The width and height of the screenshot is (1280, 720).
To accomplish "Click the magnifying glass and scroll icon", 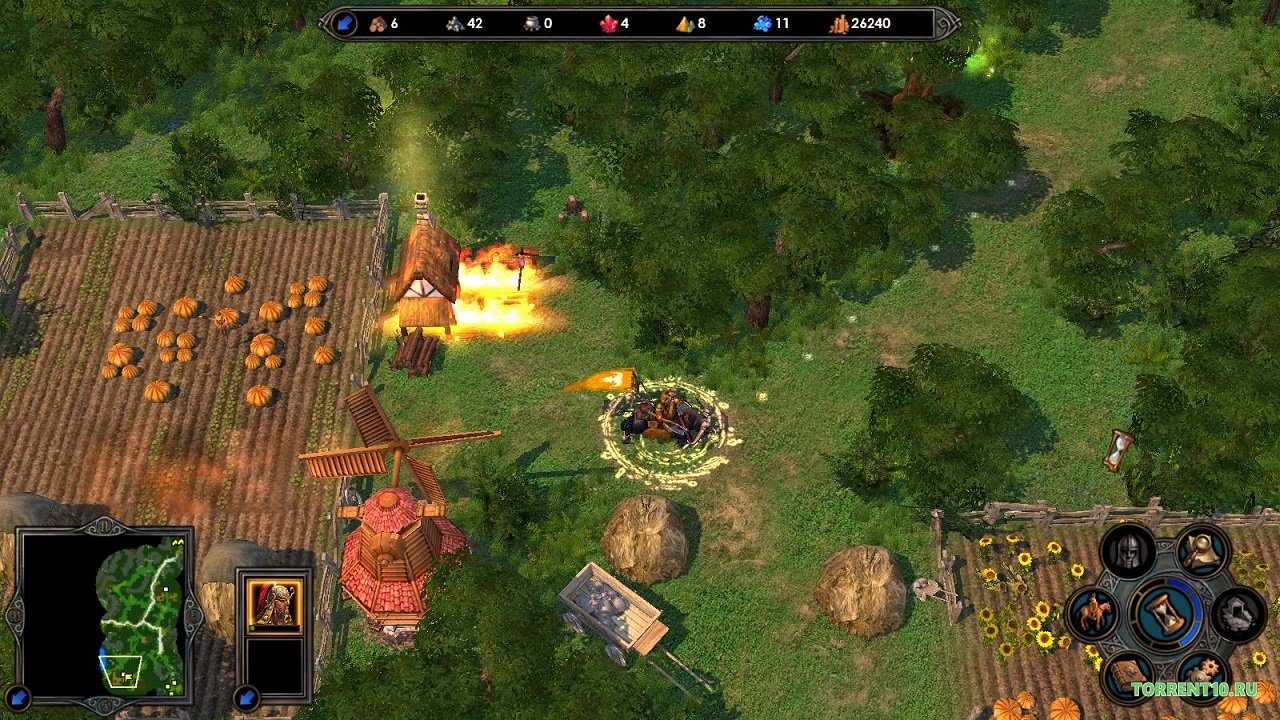I will click(x=1202, y=551).
